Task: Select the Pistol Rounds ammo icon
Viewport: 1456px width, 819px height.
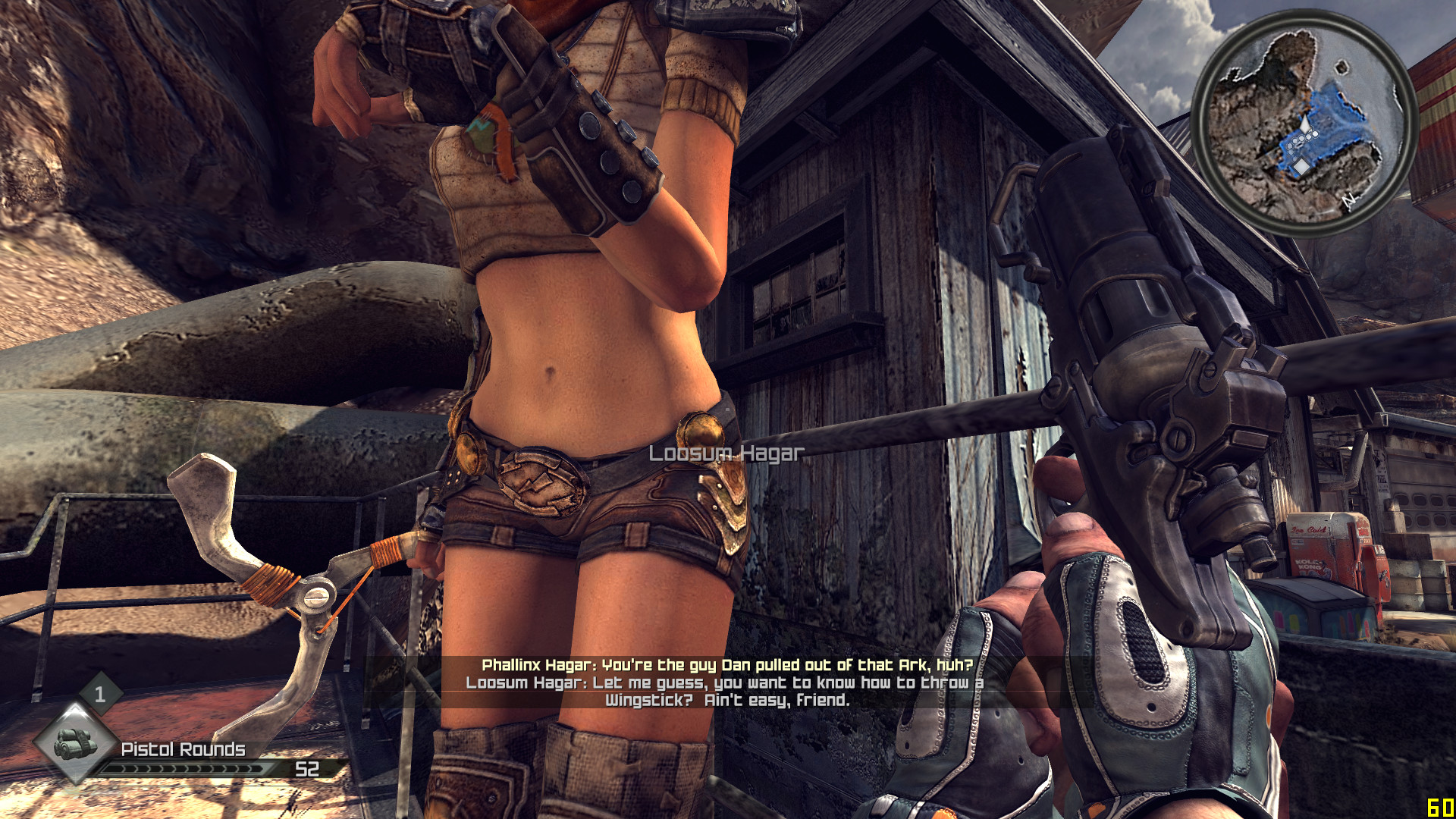Action: pyautogui.click(x=75, y=742)
